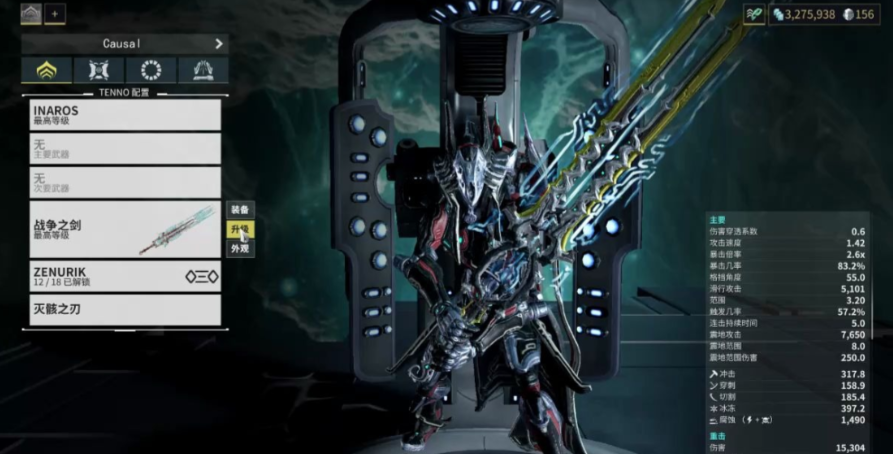
Task: Open the ZENURIK focus school slot
Action: point(125,276)
